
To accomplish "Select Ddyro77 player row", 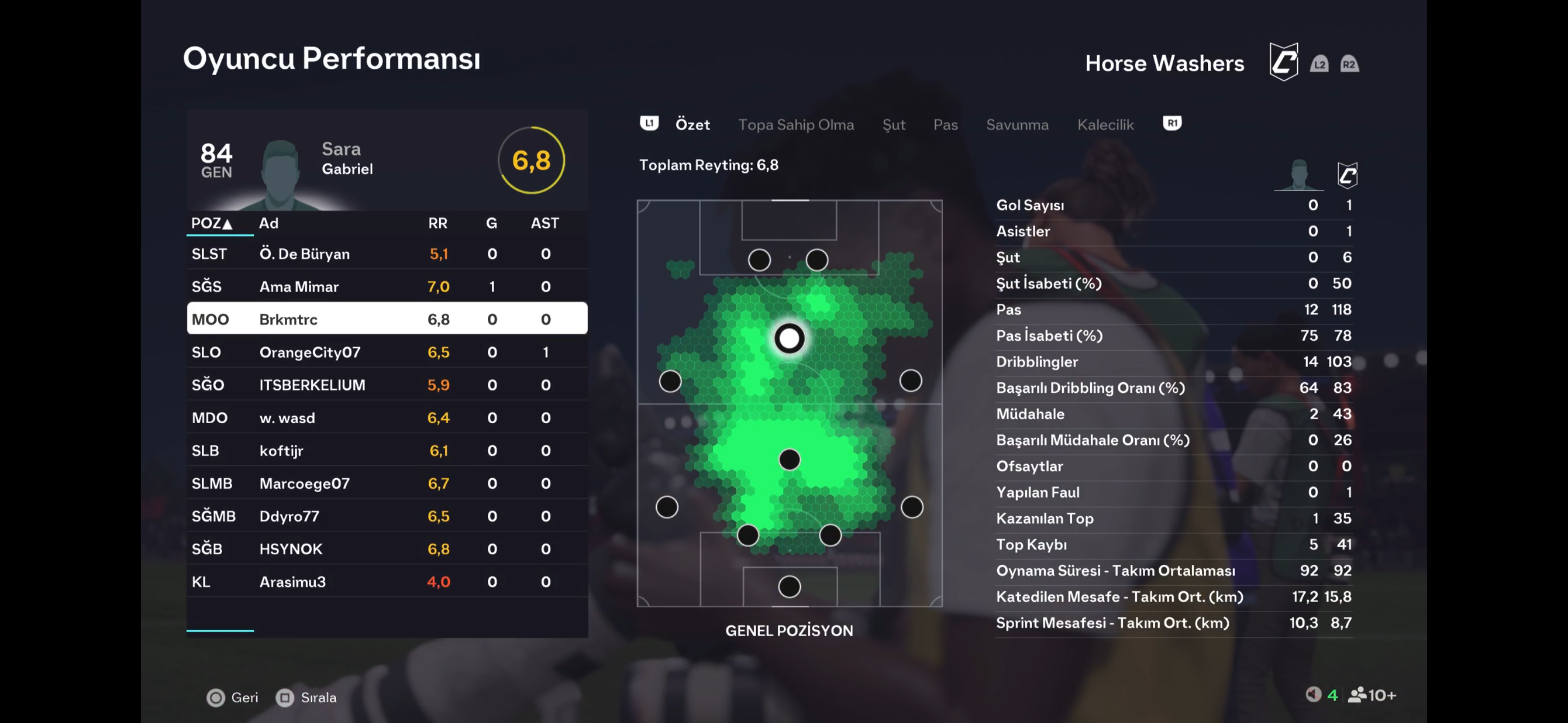I will click(x=386, y=517).
